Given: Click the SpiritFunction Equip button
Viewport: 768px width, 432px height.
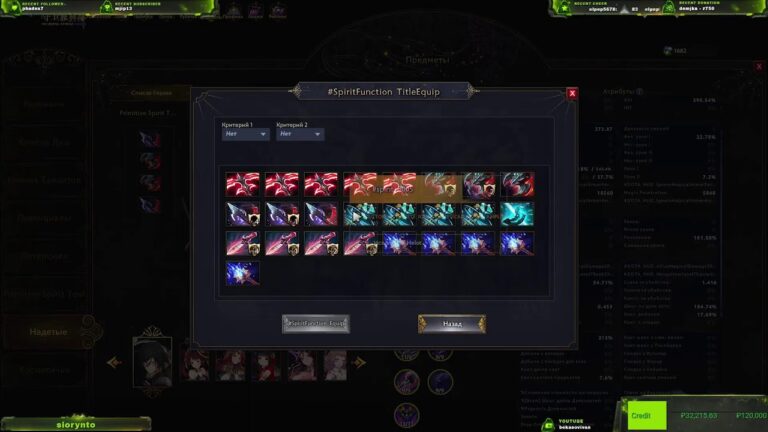Looking at the screenshot, I should pos(315,324).
